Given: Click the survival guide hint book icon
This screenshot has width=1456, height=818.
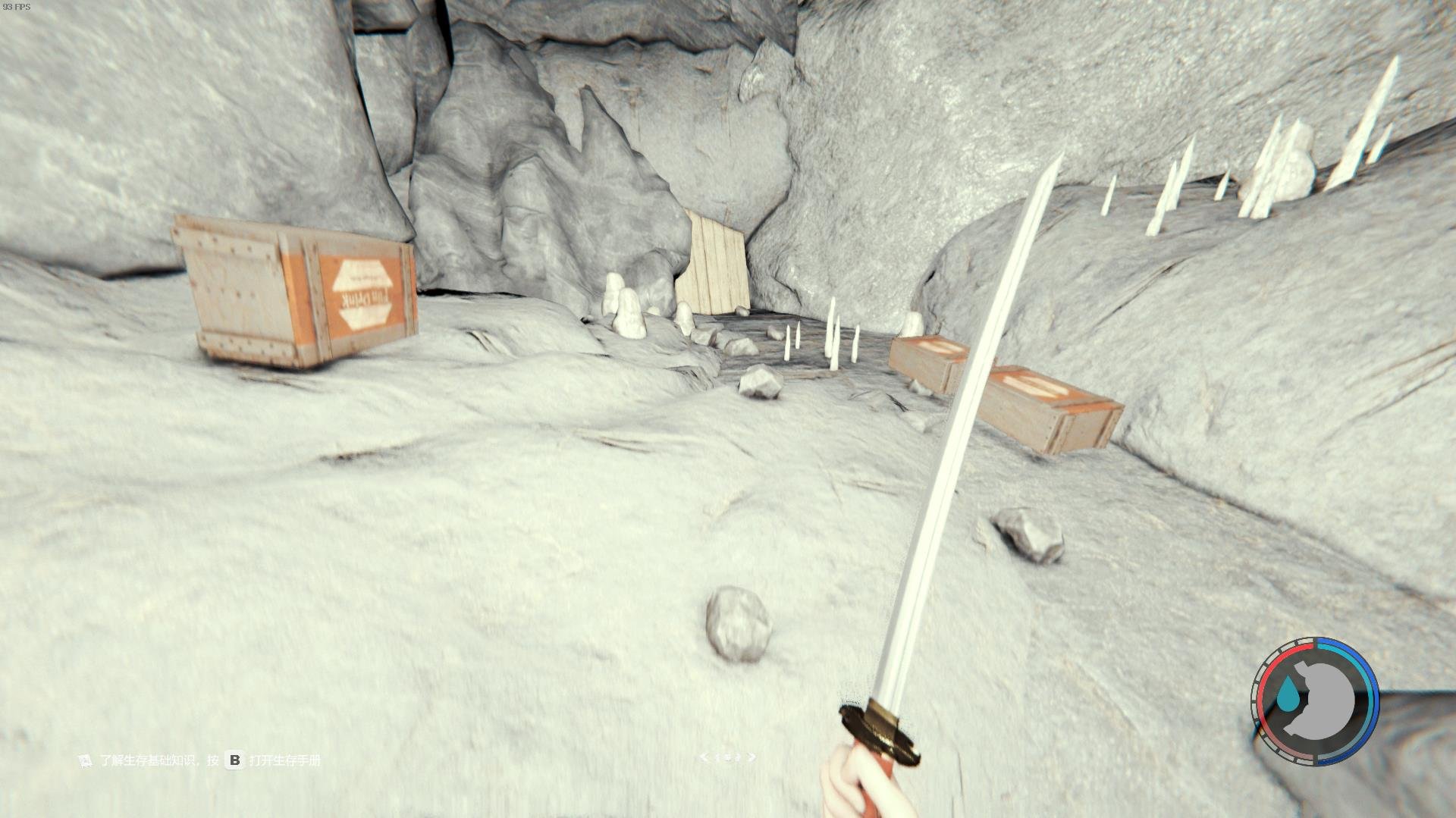Looking at the screenshot, I should [x=86, y=760].
